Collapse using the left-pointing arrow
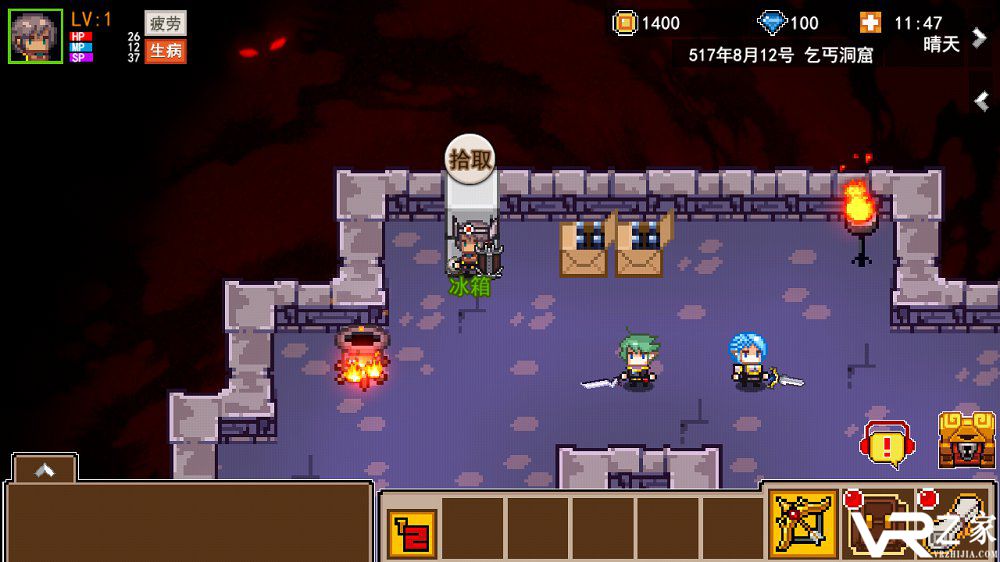 click(982, 100)
